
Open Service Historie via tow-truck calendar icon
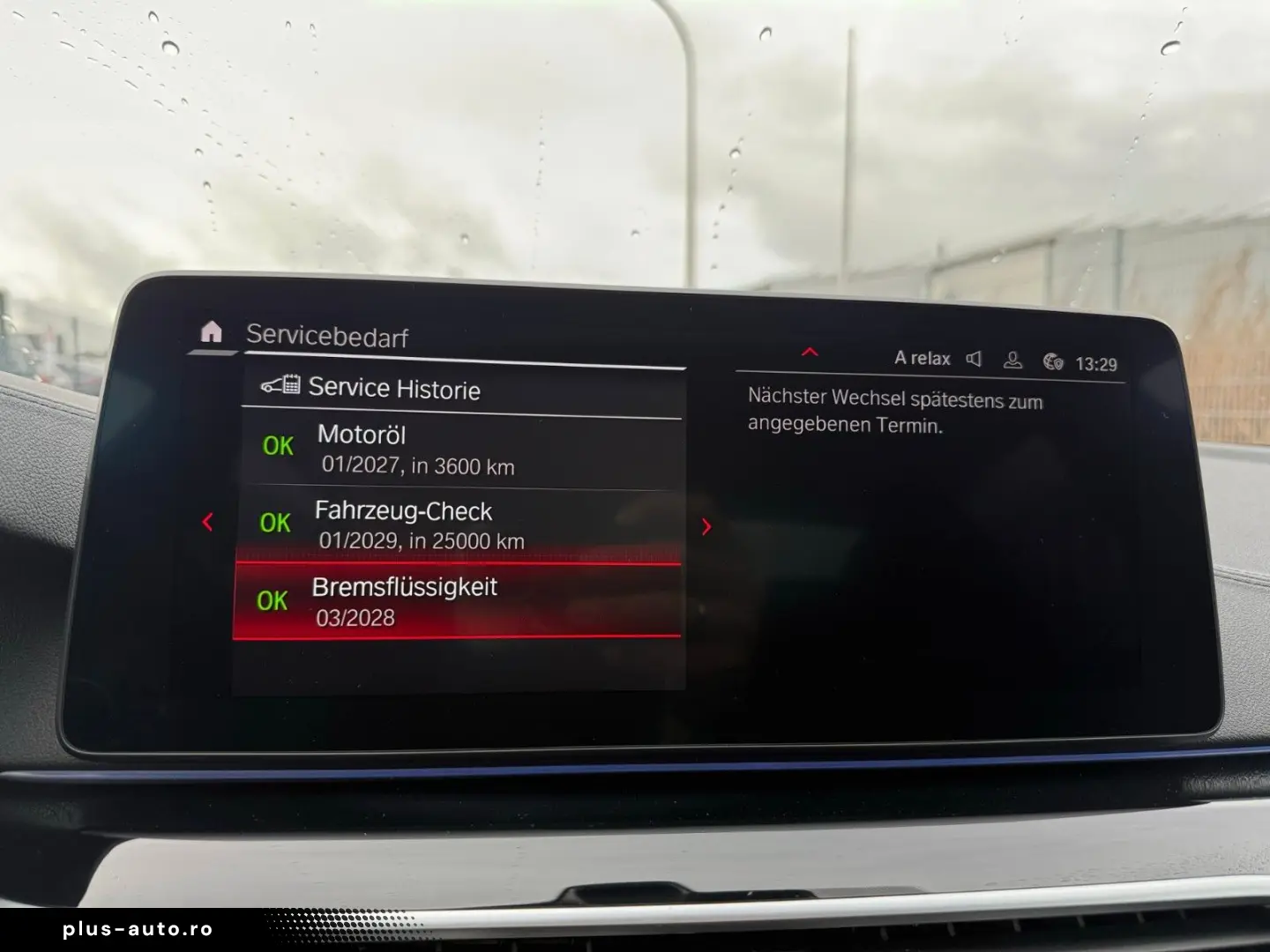282,385
